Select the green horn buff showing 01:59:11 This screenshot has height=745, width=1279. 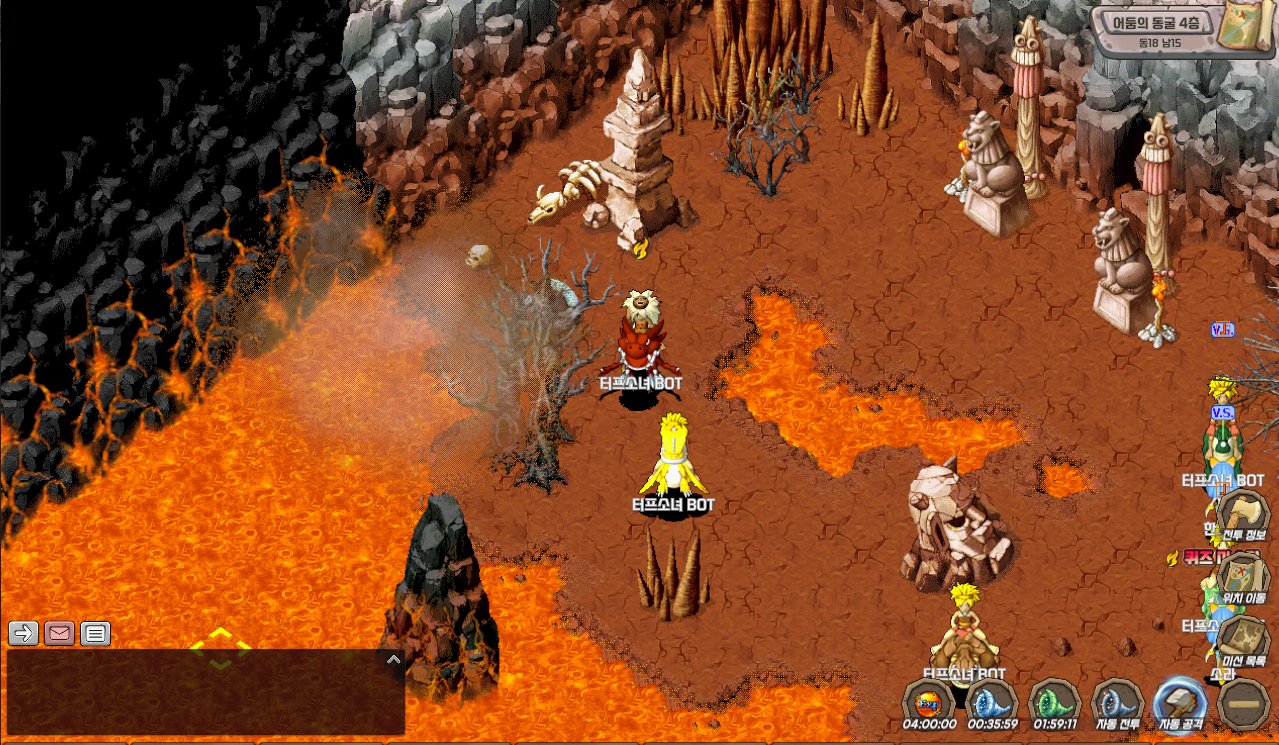coord(1055,703)
